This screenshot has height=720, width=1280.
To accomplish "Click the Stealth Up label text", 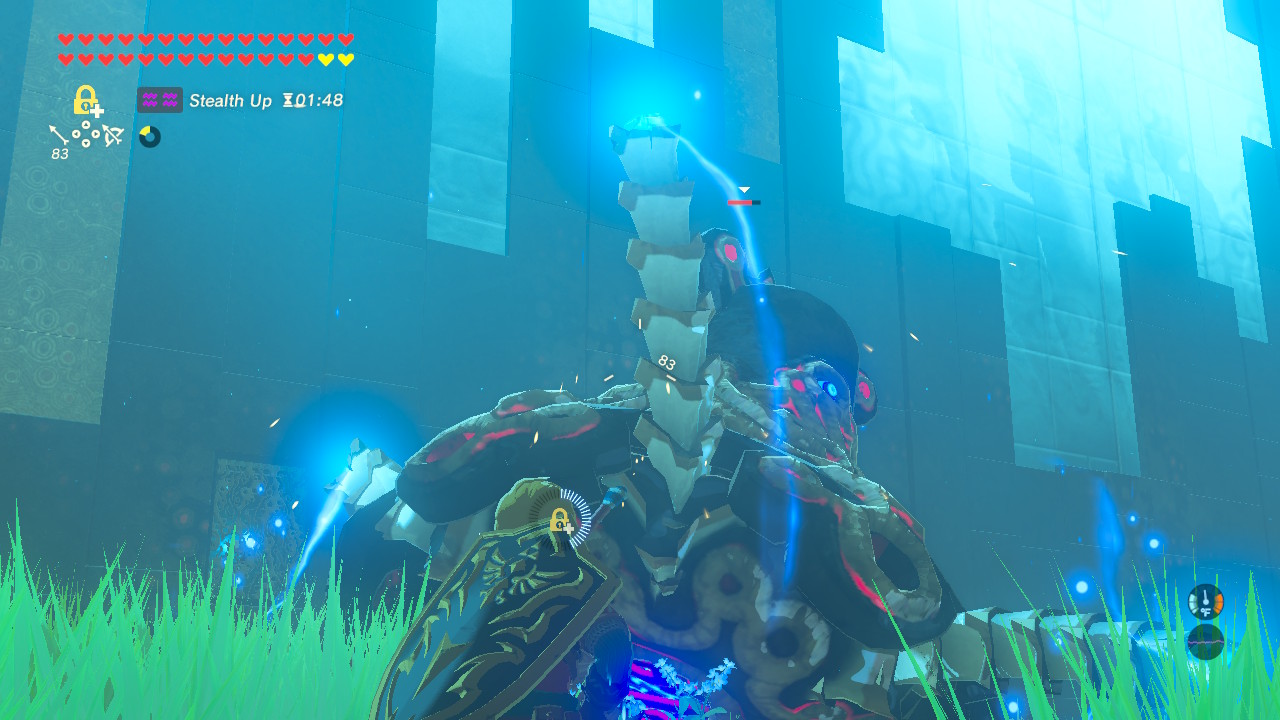I will 230,101.
